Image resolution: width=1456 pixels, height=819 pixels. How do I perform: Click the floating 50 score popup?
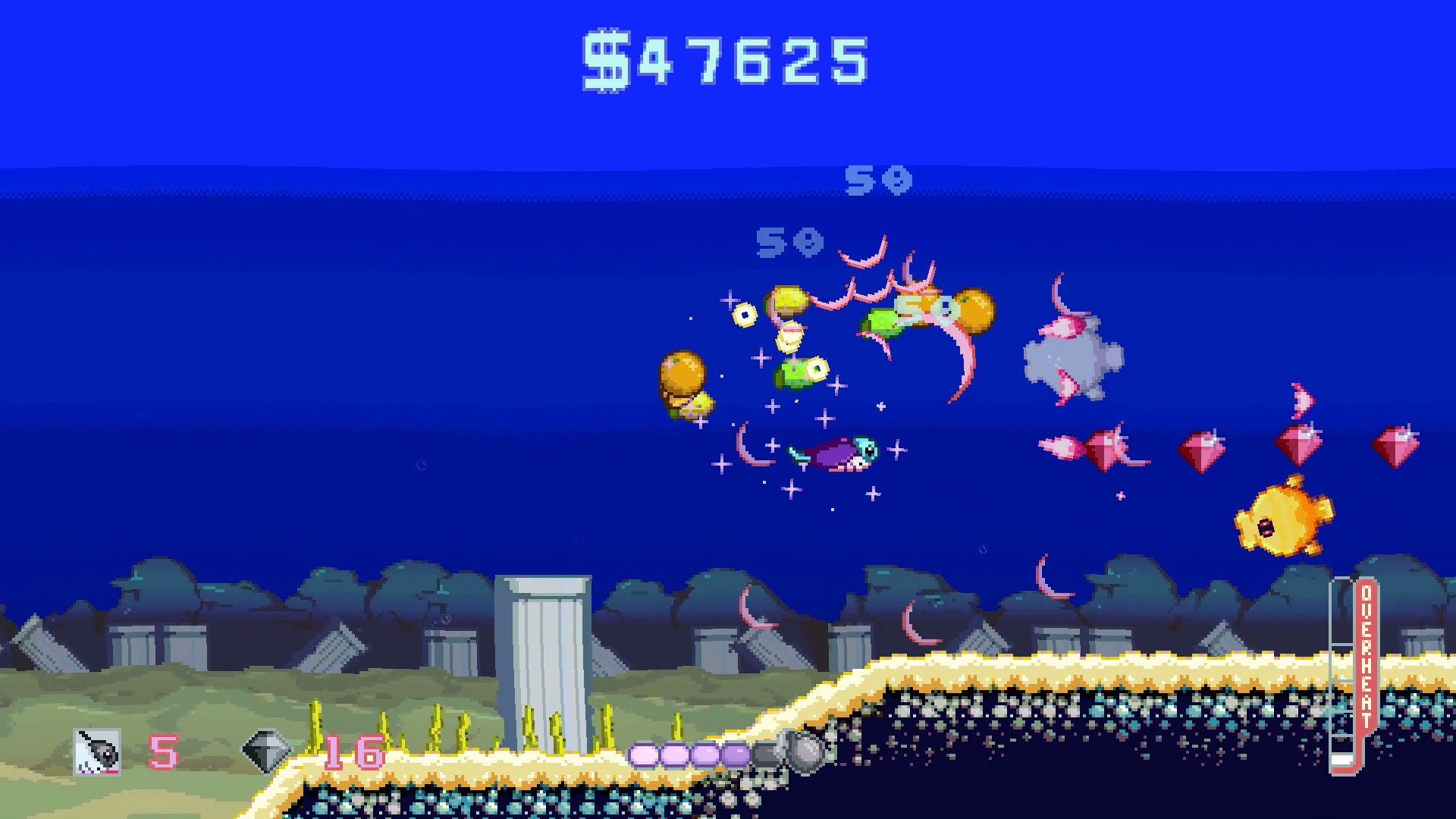coord(880,182)
